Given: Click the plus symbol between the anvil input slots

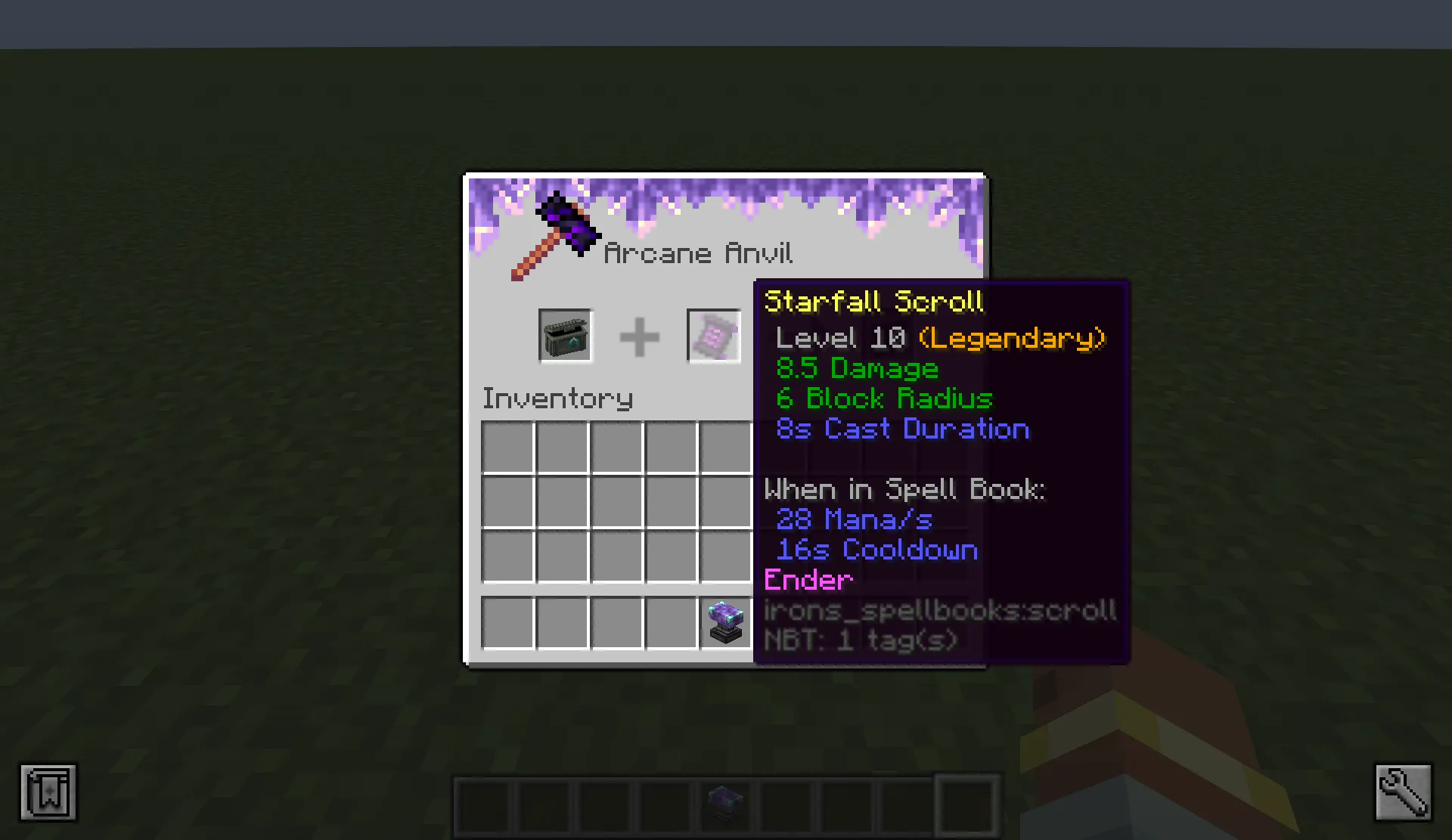Looking at the screenshot, I should coord(639,336).
